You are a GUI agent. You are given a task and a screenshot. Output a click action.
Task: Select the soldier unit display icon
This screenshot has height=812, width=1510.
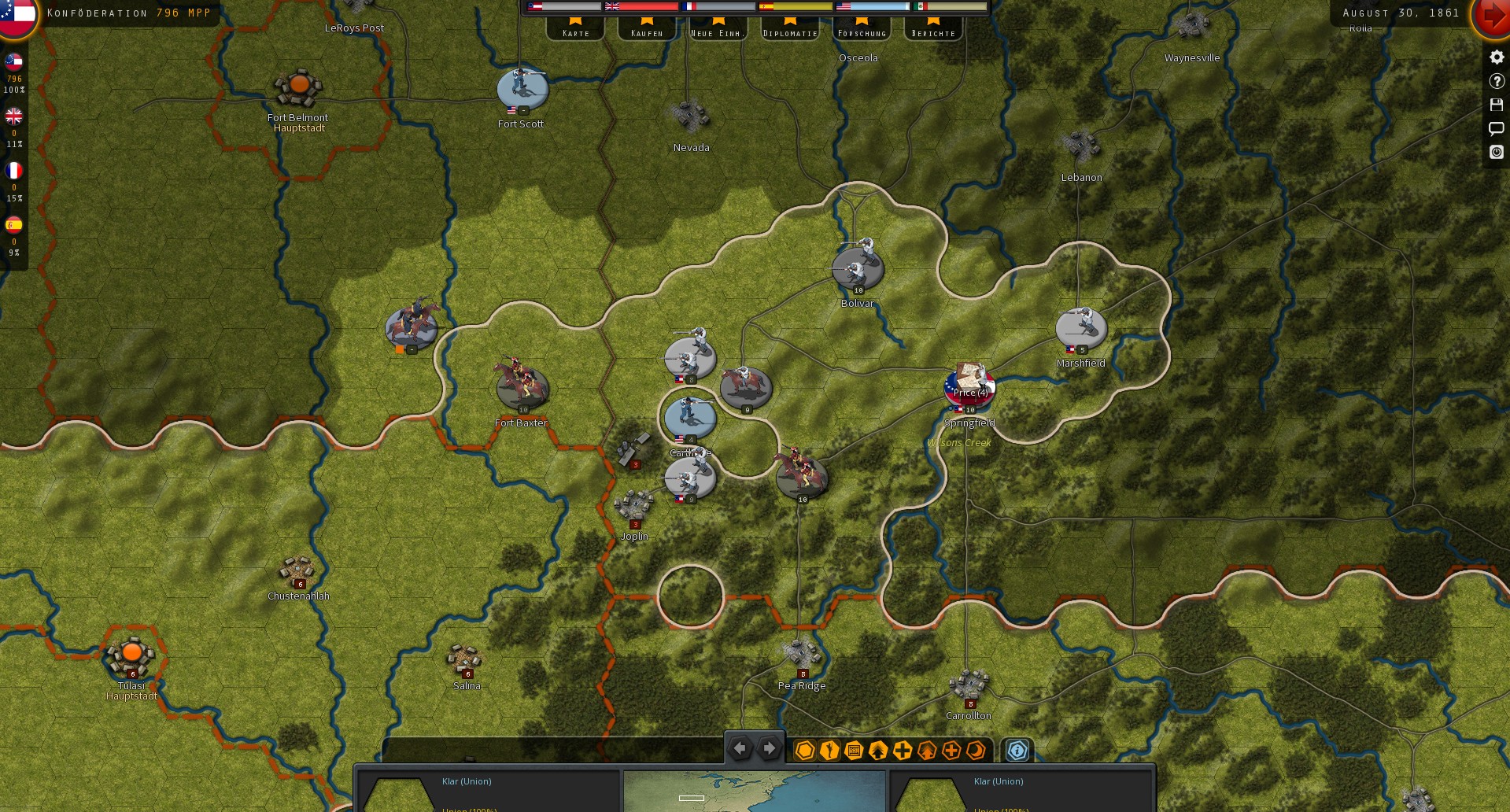click(x=829, y=751)
